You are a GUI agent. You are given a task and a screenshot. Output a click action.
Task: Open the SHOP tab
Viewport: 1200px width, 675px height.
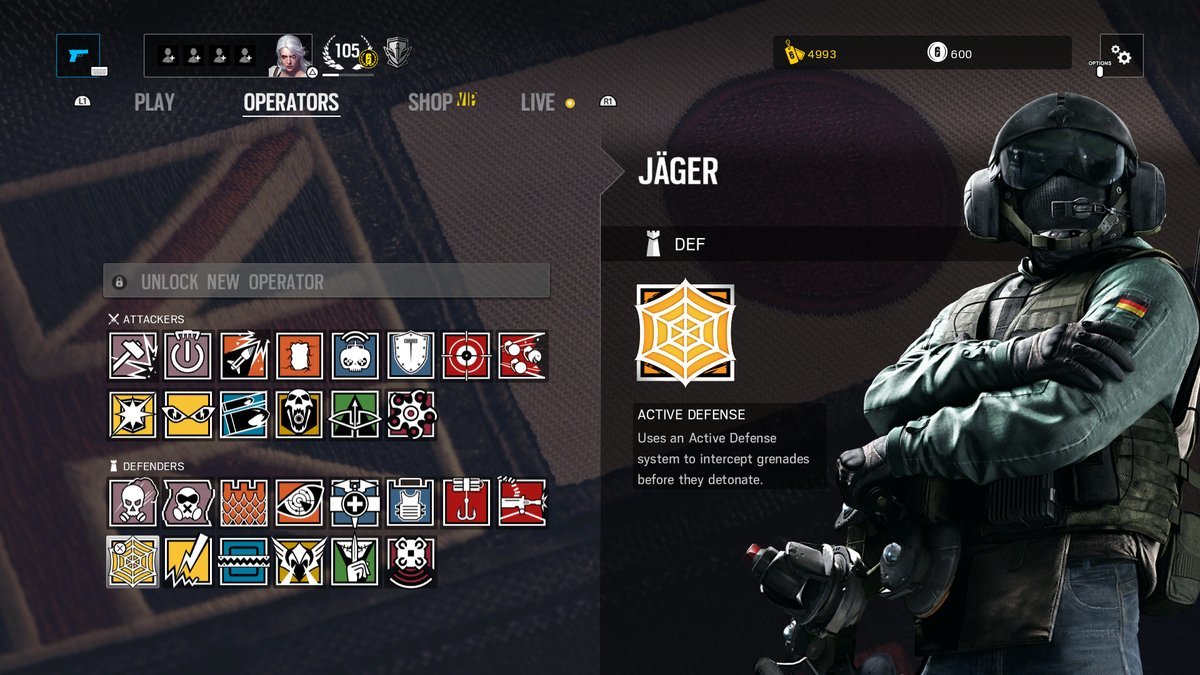[431, 102]
